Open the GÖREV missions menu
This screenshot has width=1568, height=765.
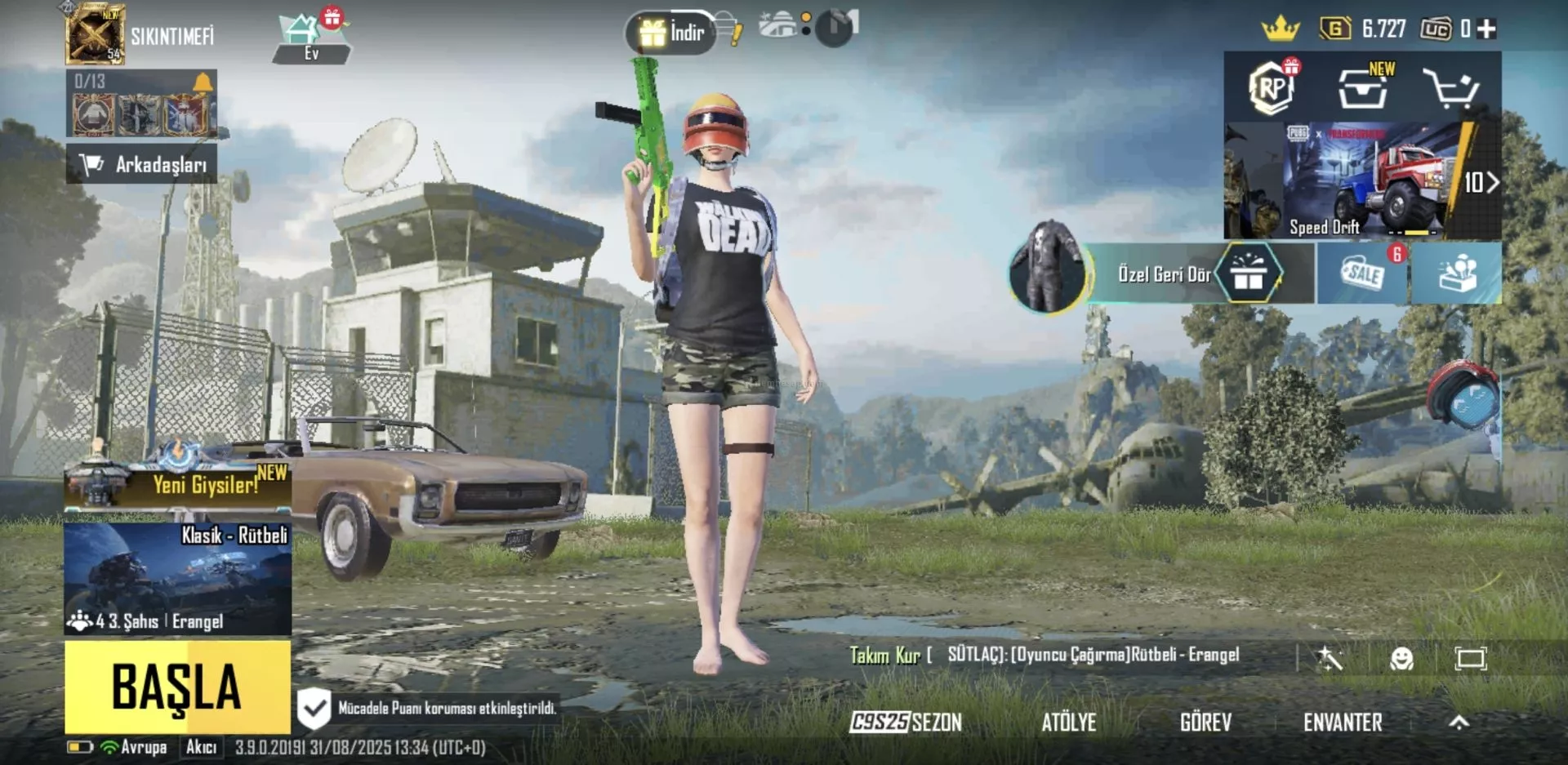1205,723
